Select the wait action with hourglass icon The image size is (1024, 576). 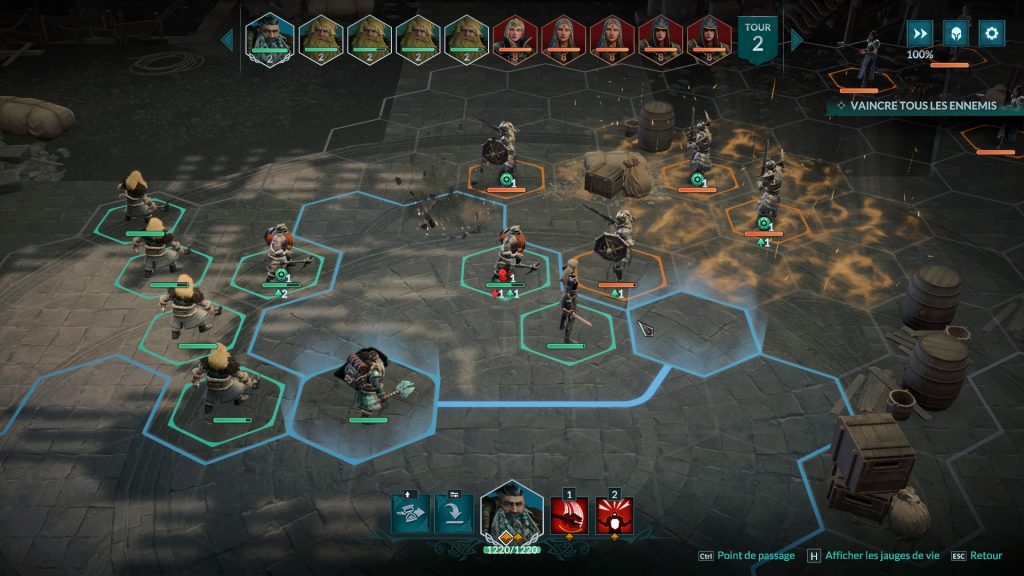pyautogui.click(x=410, y=514)
